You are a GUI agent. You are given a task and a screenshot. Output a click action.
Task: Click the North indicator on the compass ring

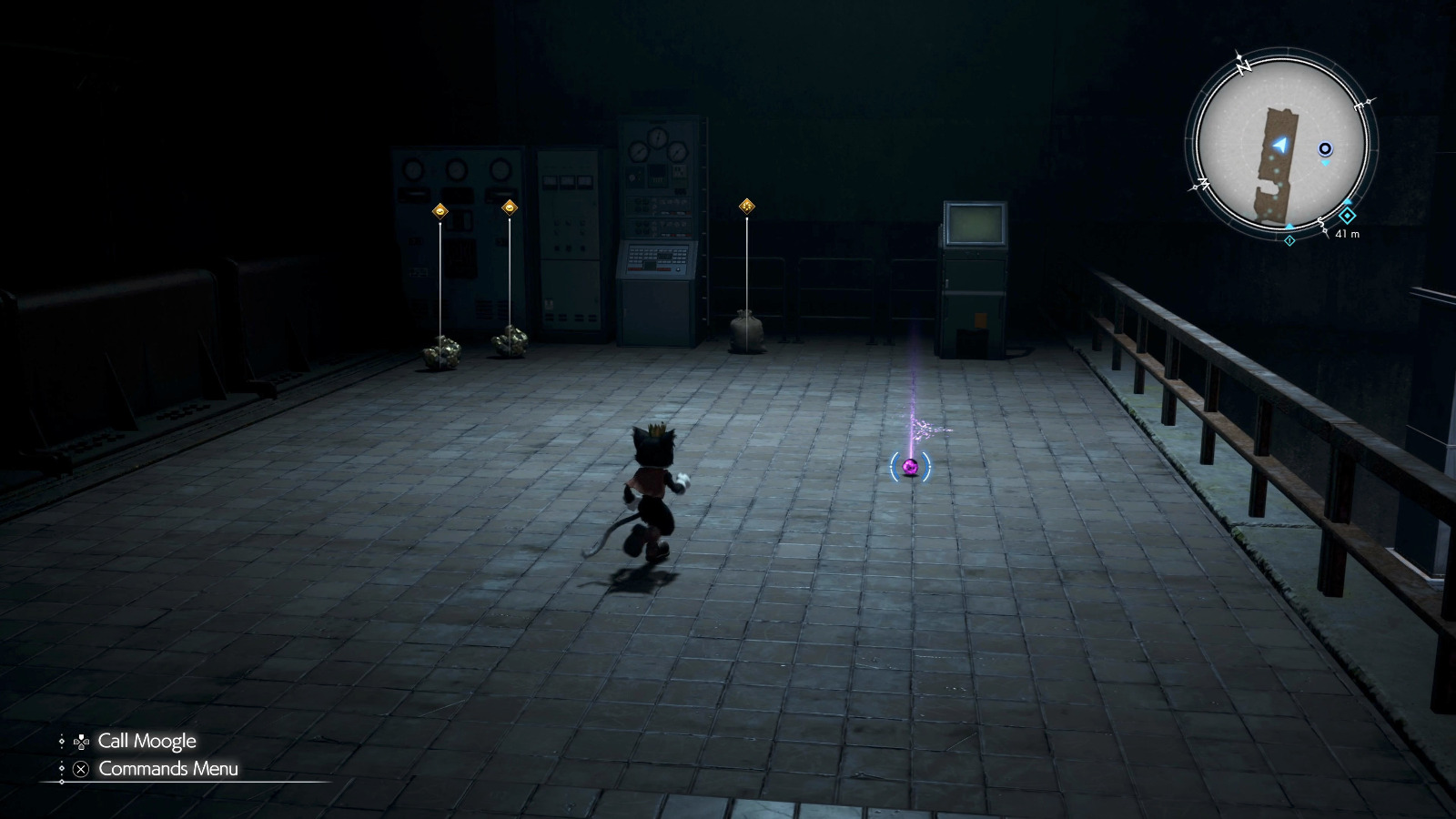[x=1242, y=68]
